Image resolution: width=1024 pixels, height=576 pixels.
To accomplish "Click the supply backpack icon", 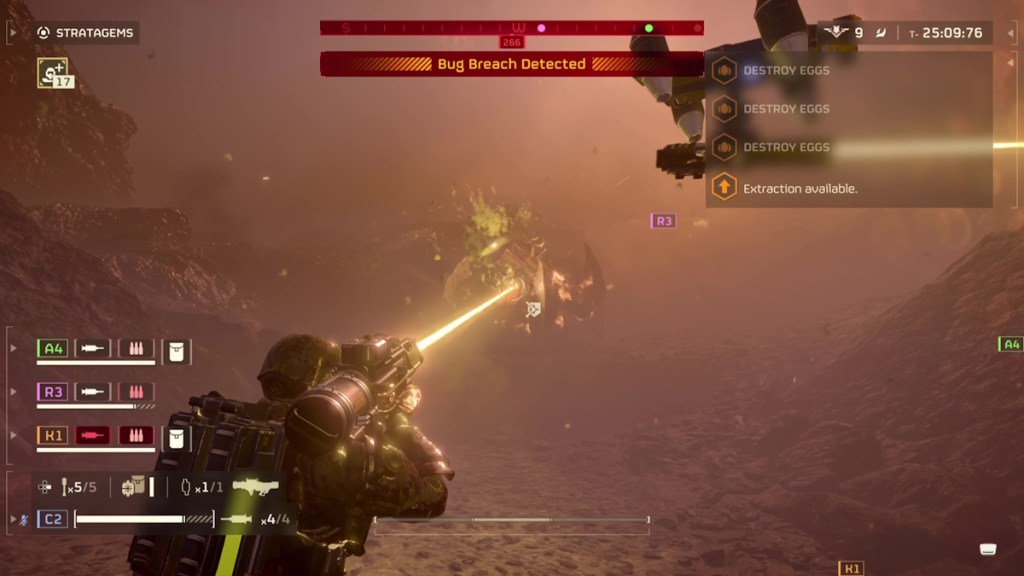I will coord(133,487).
